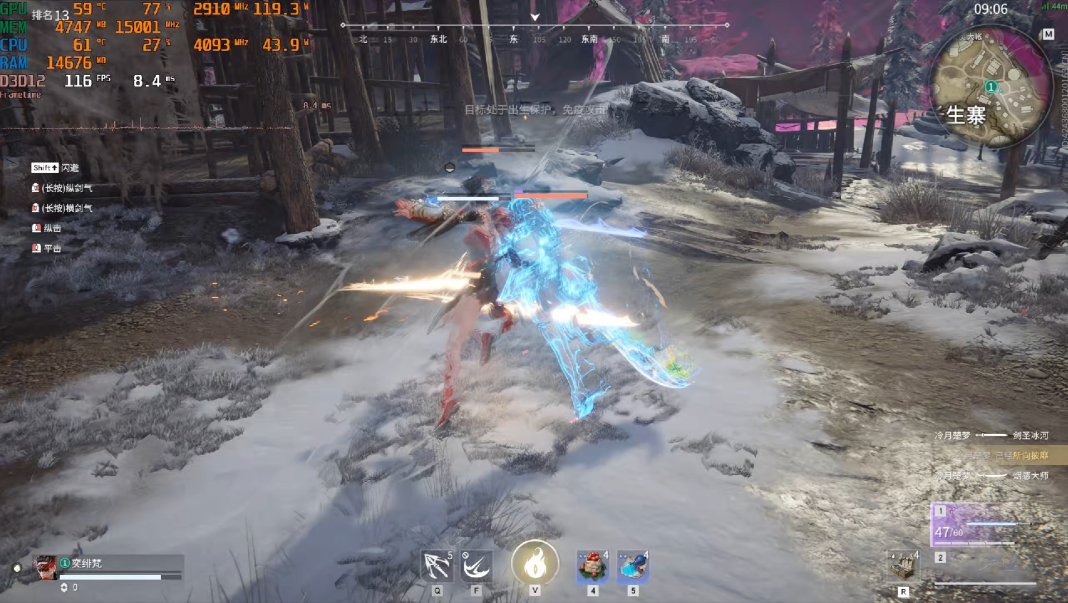Use the blue armor repair item
The width and height of the screenshot is (1068, 603).
632,566
